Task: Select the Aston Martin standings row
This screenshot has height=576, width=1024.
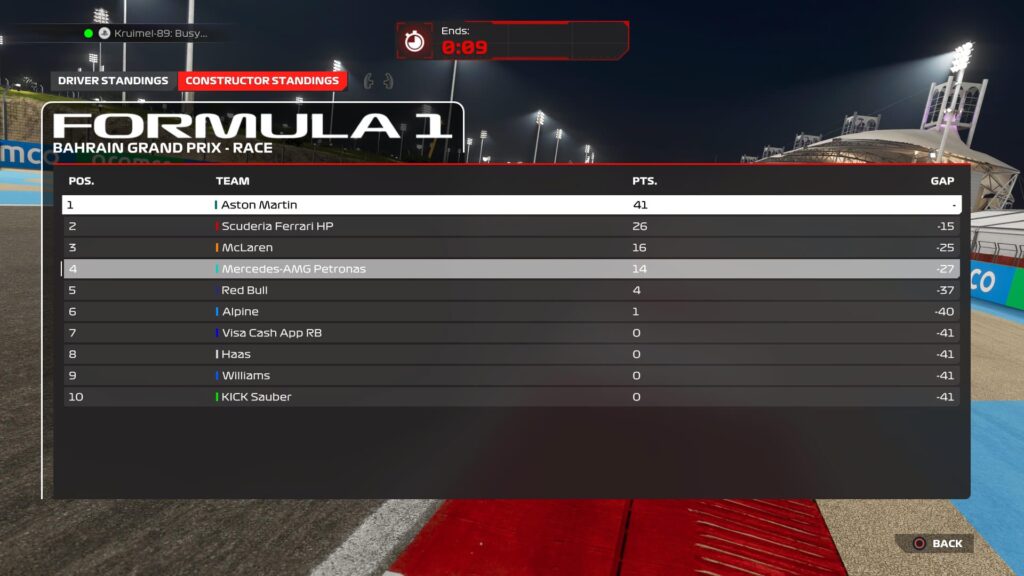Action: tap(510, 205)
